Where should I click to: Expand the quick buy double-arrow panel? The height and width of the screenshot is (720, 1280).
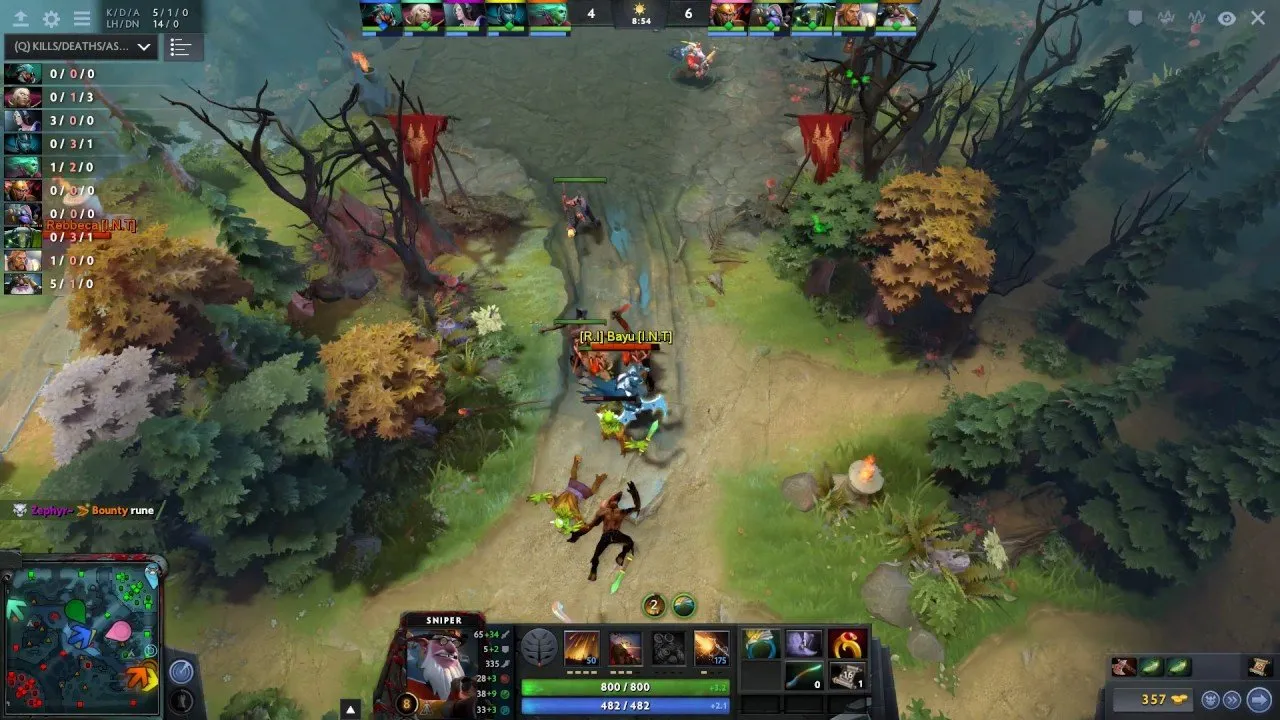click(1232, 700)
